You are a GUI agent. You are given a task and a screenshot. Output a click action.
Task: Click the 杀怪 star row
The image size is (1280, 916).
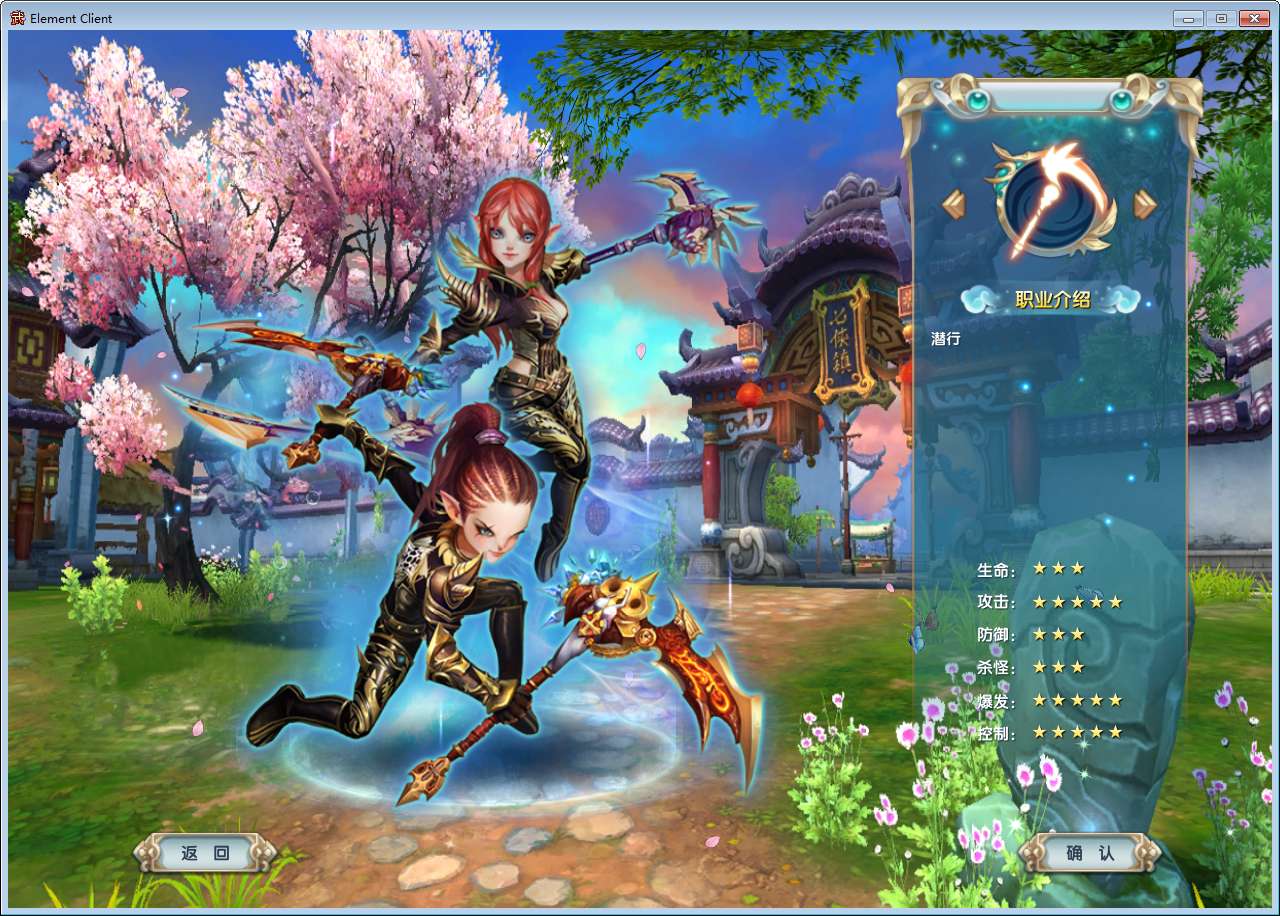(1060, 667)
